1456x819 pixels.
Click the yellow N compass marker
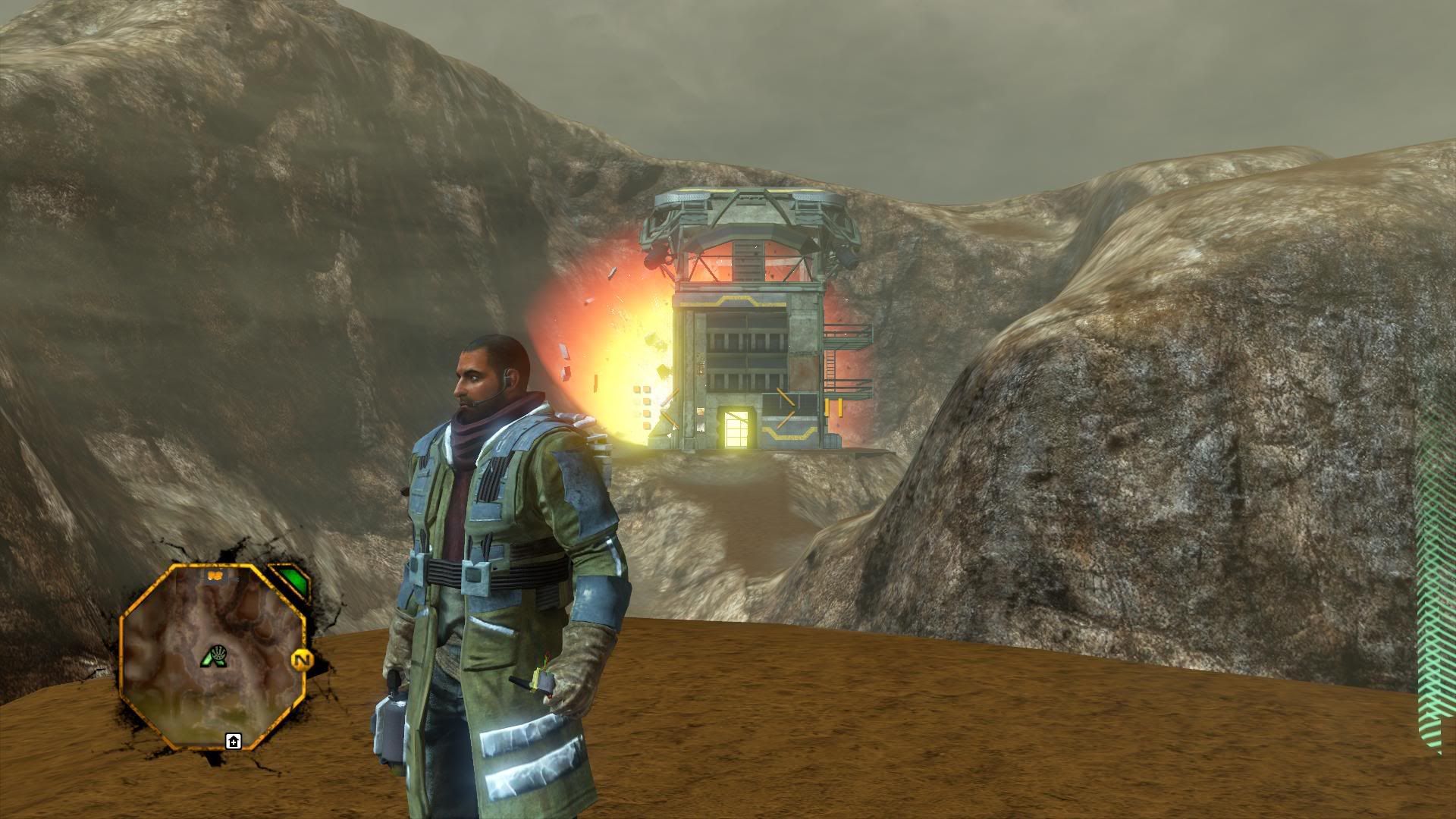[302, 661]
